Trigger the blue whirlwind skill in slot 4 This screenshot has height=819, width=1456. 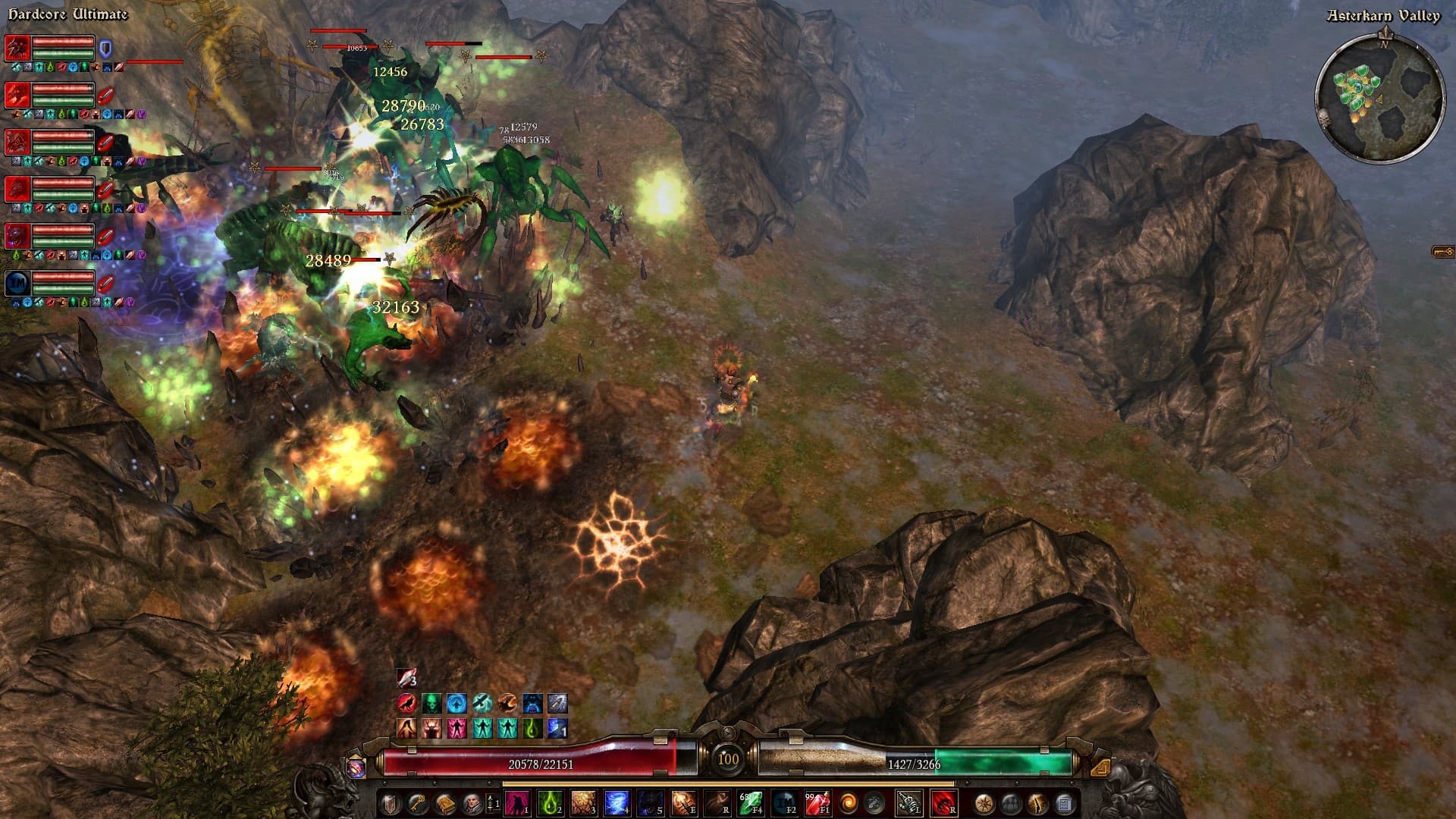tap(616, 803)
